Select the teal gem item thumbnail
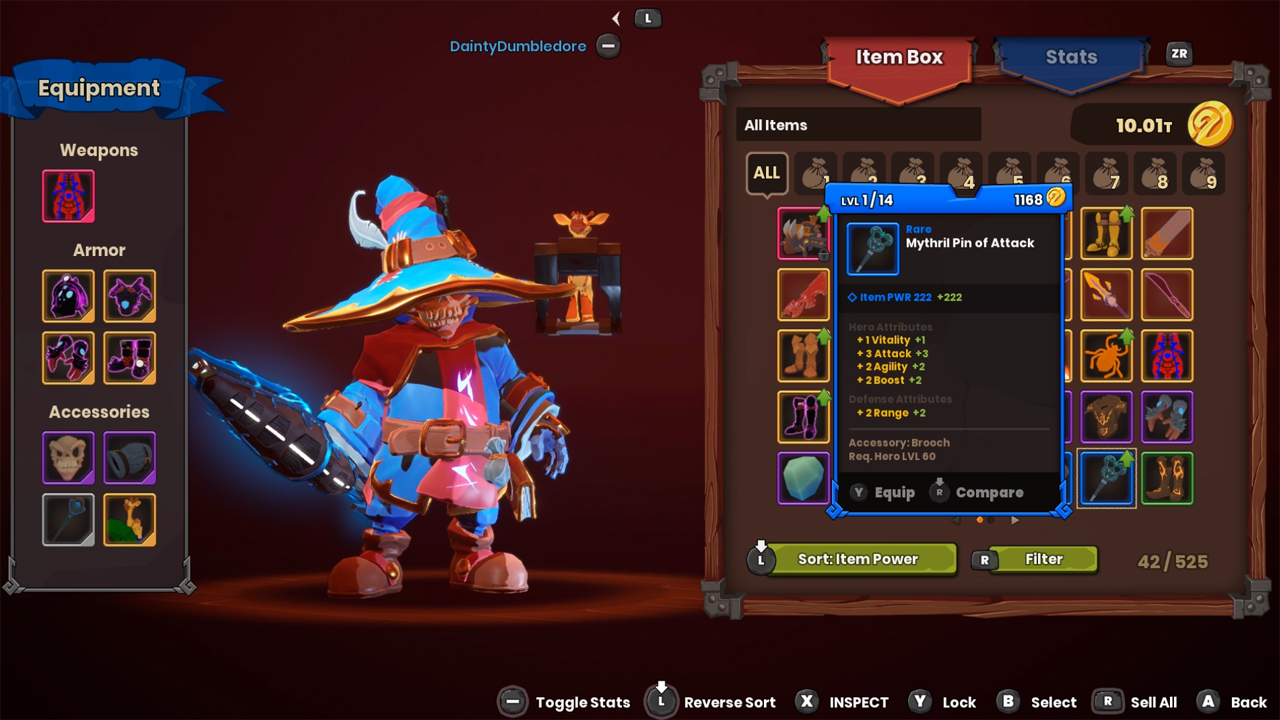The image size is (1280, 720). [804, 478]
